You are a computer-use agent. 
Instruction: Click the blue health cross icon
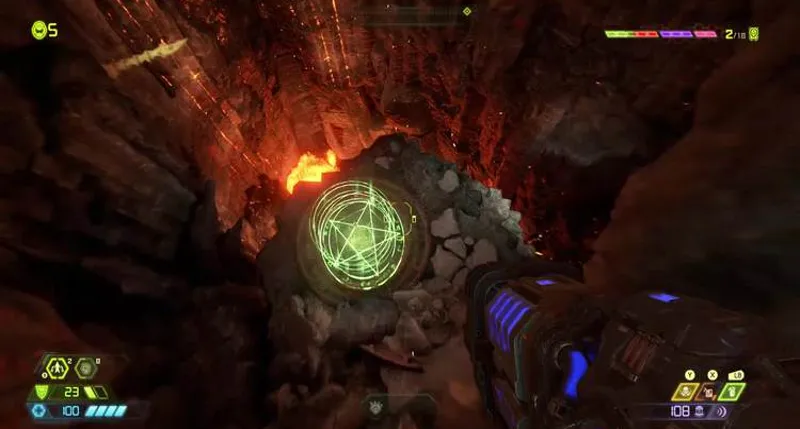point(40,410)
